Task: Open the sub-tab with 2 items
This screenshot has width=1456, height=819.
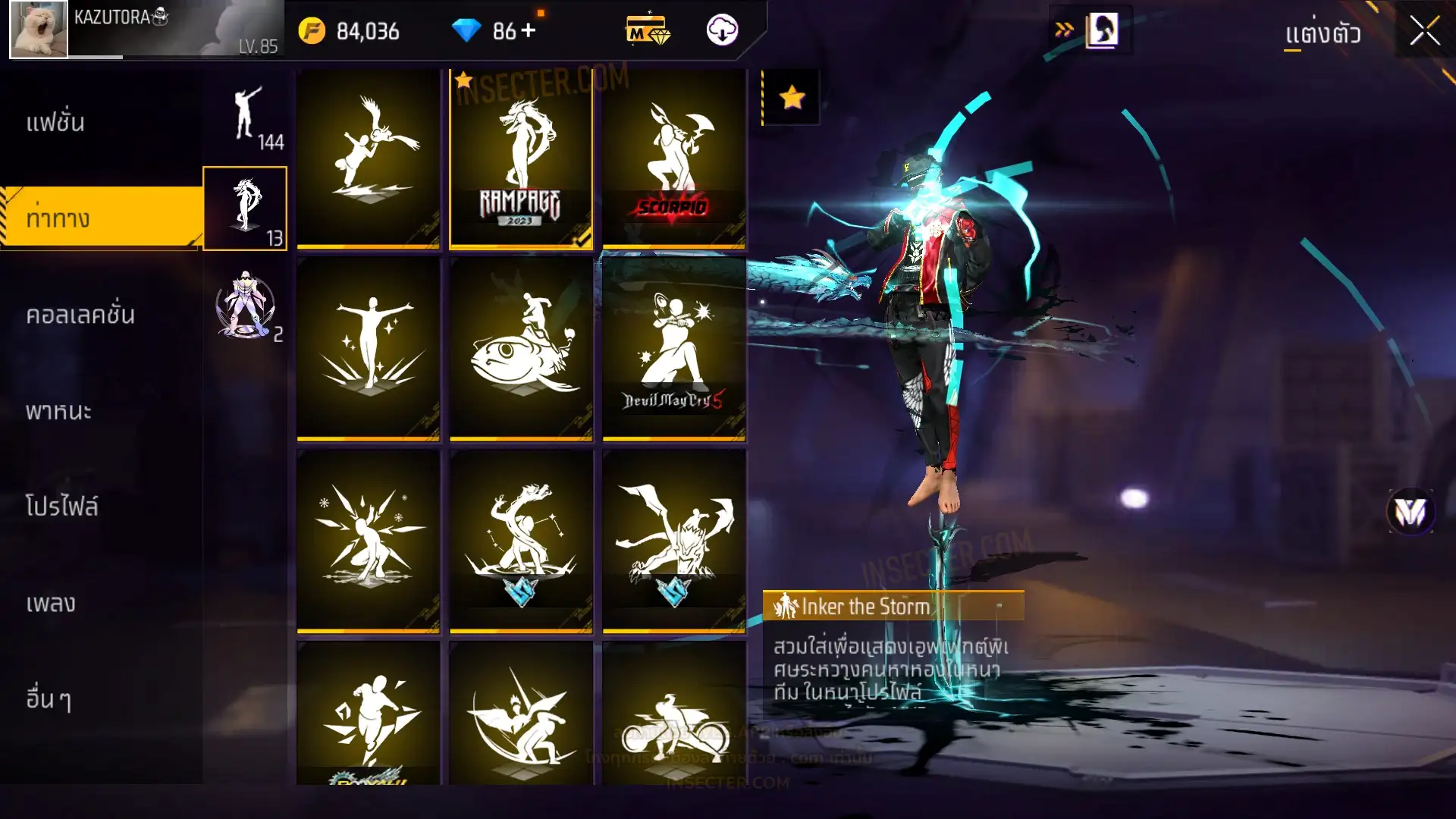Action: coord(245,306)
